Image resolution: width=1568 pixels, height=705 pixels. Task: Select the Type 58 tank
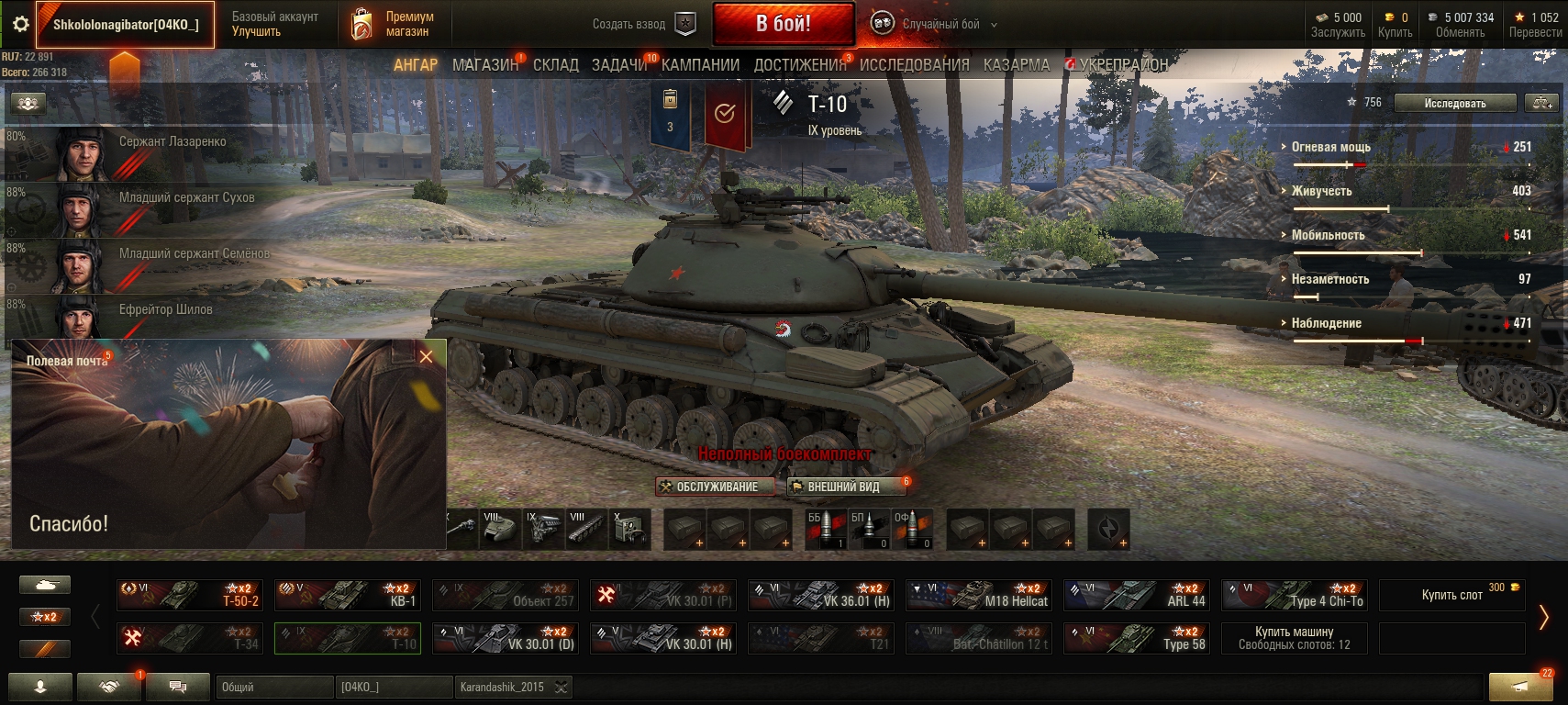(1136, 638)
